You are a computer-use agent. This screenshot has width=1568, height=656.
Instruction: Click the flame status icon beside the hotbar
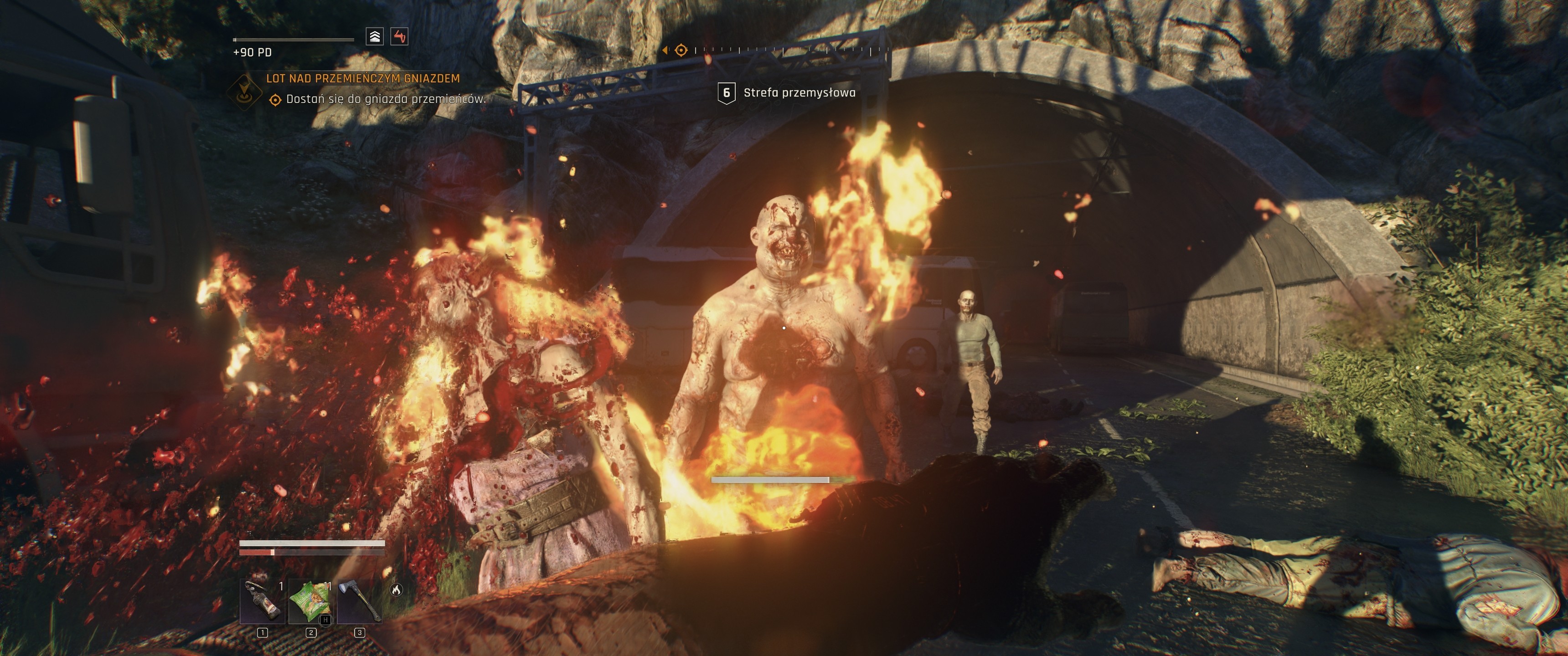396,589
